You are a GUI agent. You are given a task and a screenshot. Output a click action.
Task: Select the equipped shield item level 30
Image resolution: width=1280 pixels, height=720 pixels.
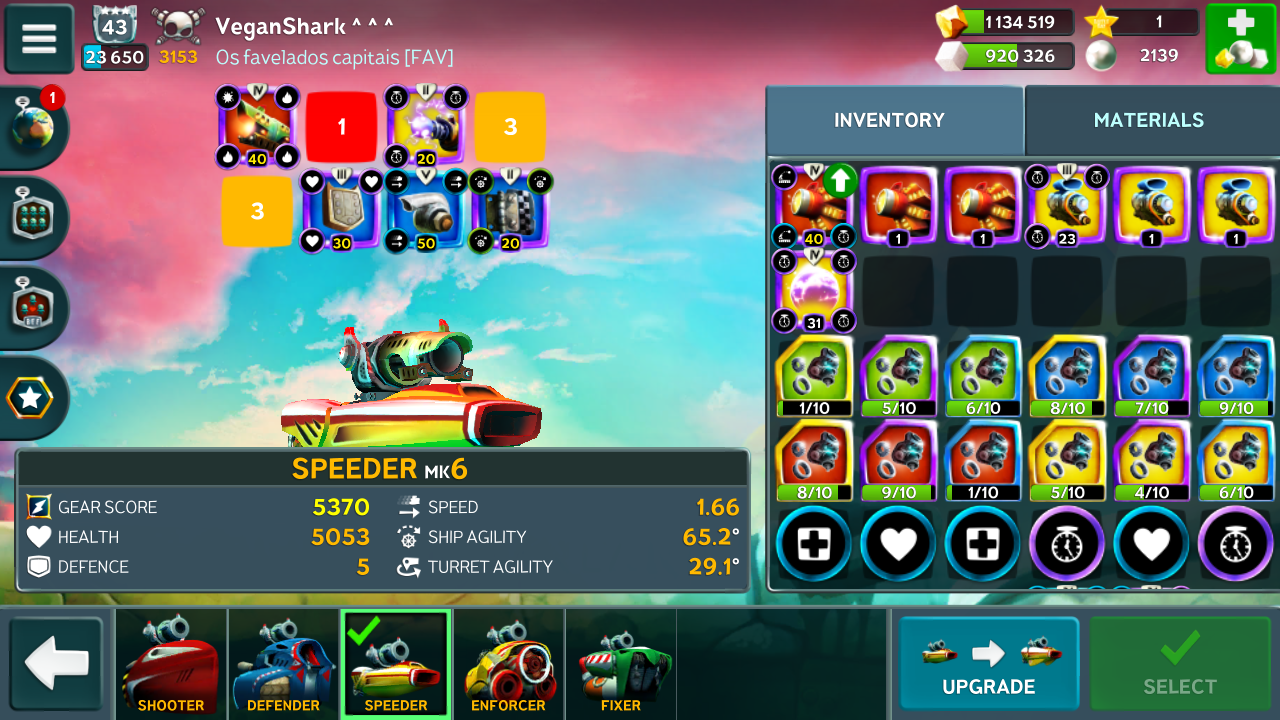341,211
